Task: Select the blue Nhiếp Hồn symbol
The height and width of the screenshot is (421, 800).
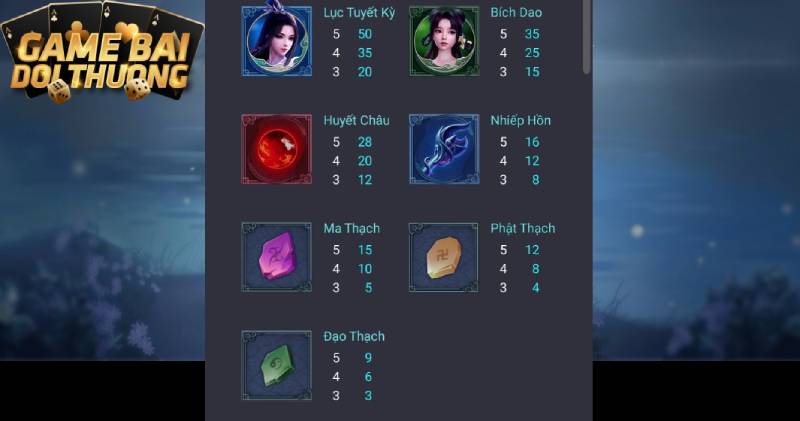Action: tap(444, 148)
